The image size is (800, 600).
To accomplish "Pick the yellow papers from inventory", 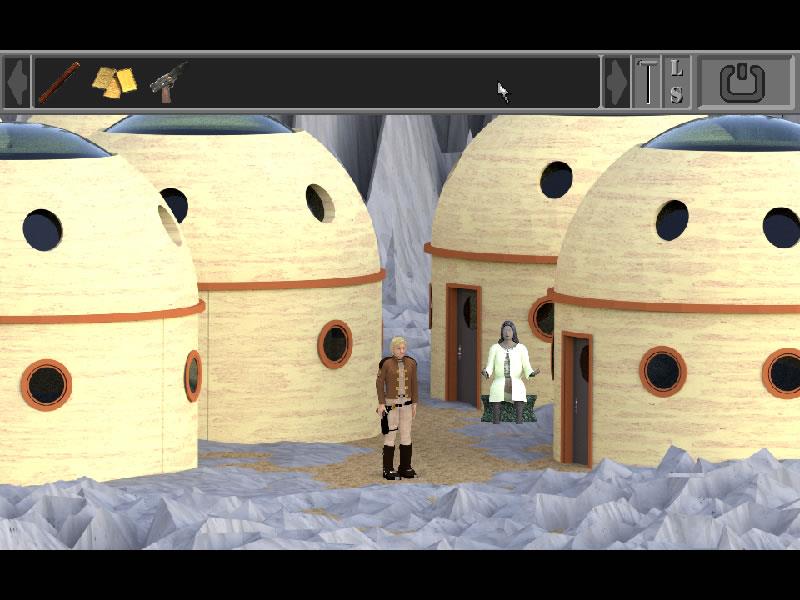I will [114, 82].
